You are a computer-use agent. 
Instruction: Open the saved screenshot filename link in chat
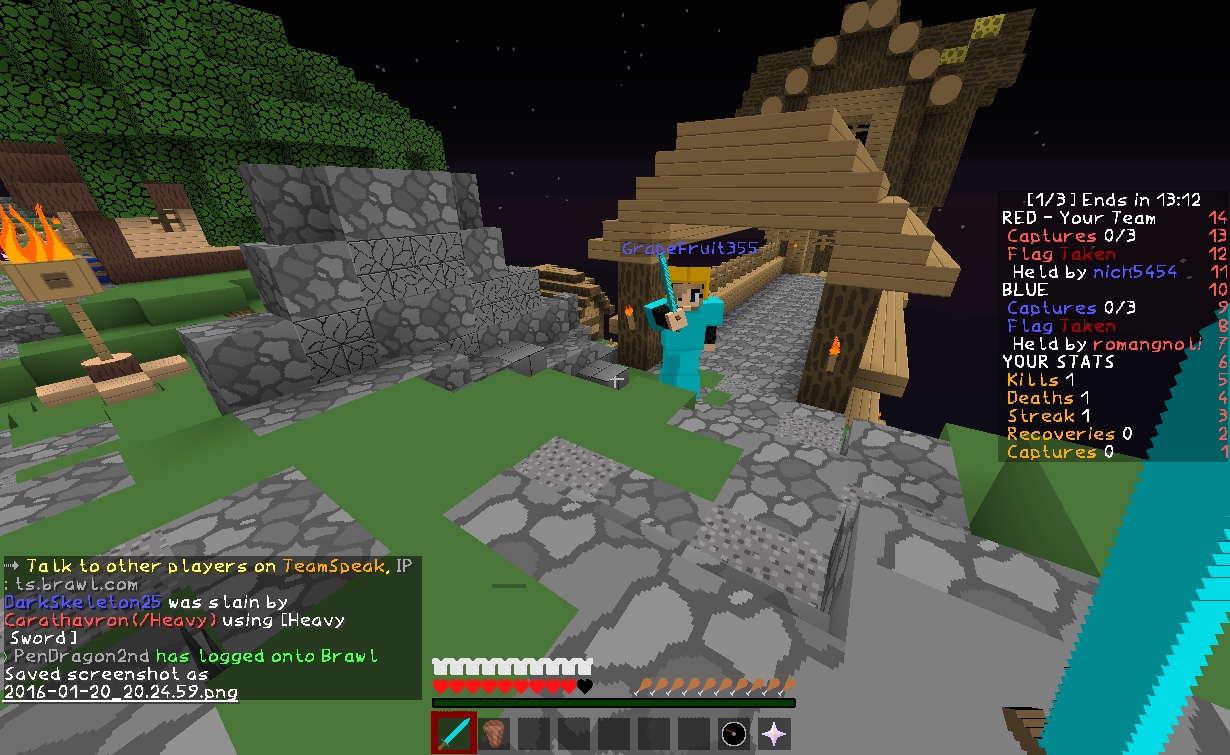point(121,691)
